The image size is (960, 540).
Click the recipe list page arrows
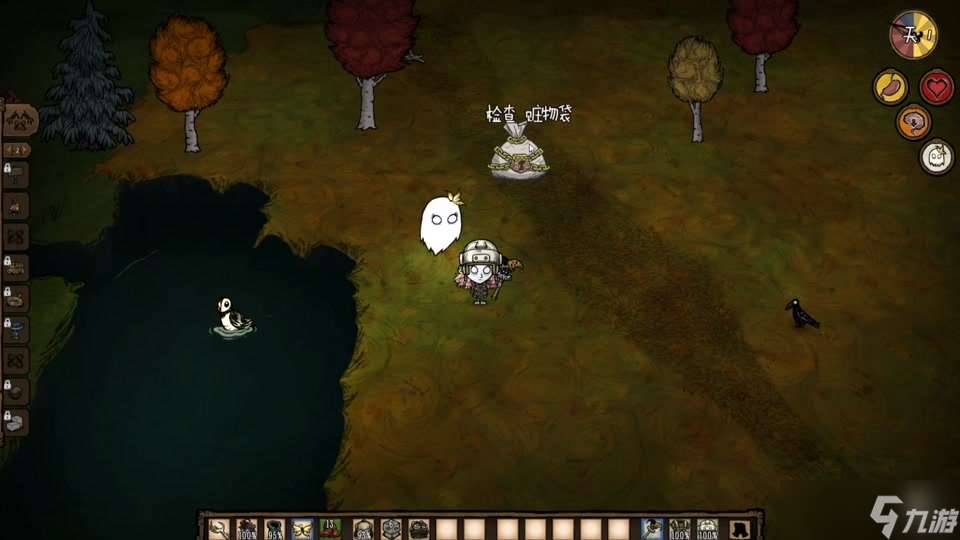click(x=18, y=150)
